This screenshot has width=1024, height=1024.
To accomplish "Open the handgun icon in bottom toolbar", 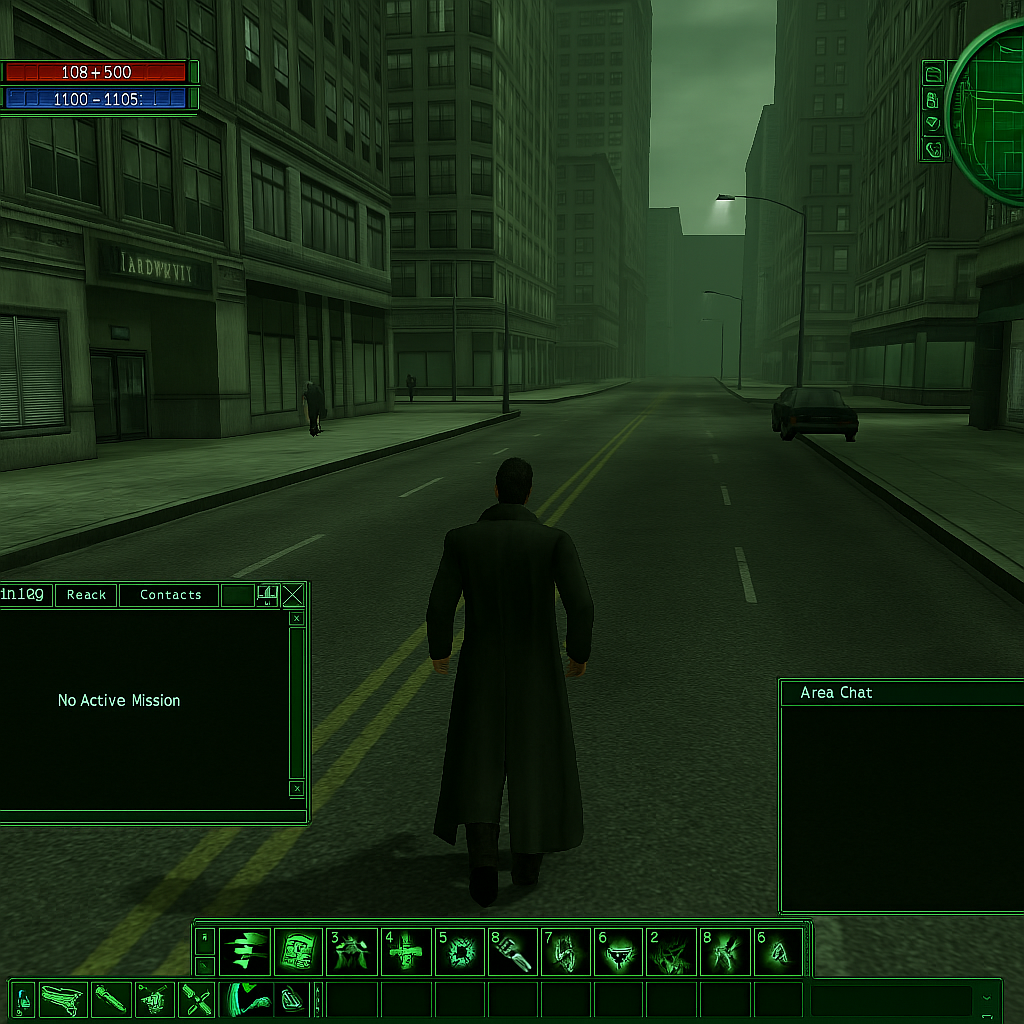I will click(x=63, y=1000).
